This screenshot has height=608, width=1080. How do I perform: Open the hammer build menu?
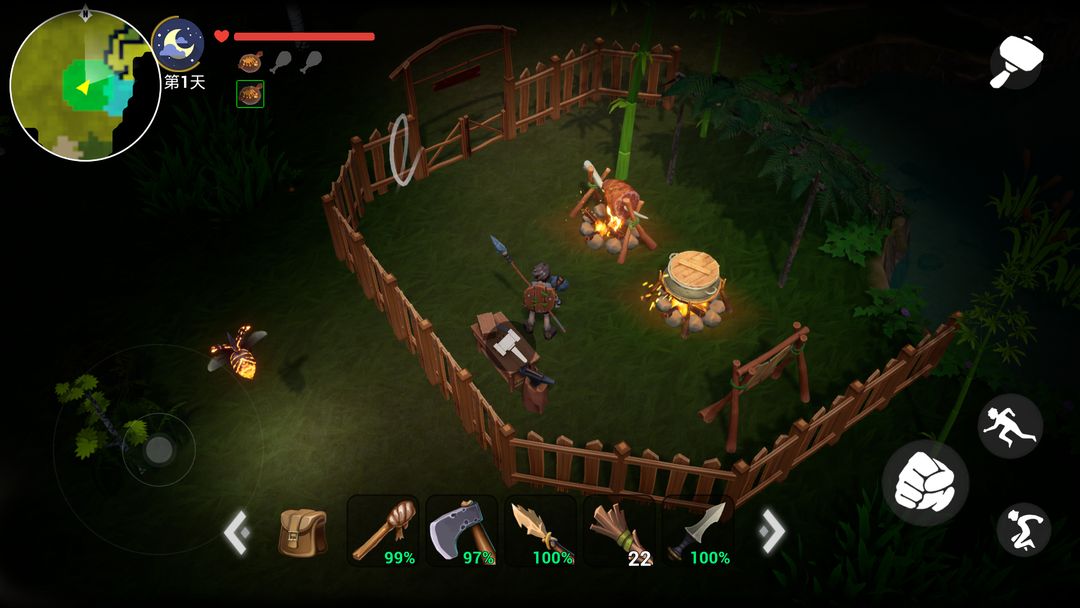[x=1016, y=62]
